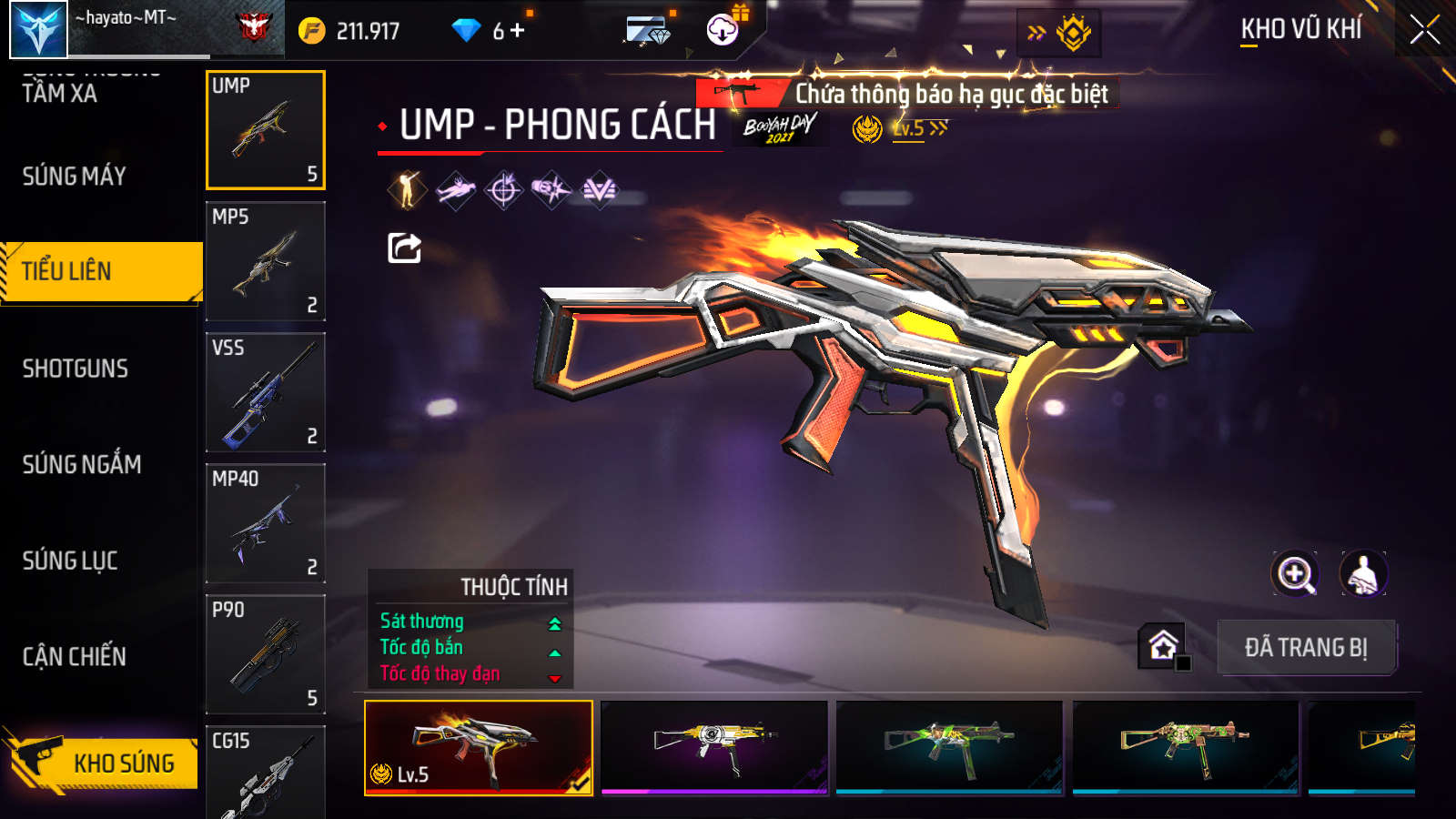This screenshot has width=1456, height=819.
Task: Switch to the CẬN CHIẾN category
Action: [x=75, y=656]
